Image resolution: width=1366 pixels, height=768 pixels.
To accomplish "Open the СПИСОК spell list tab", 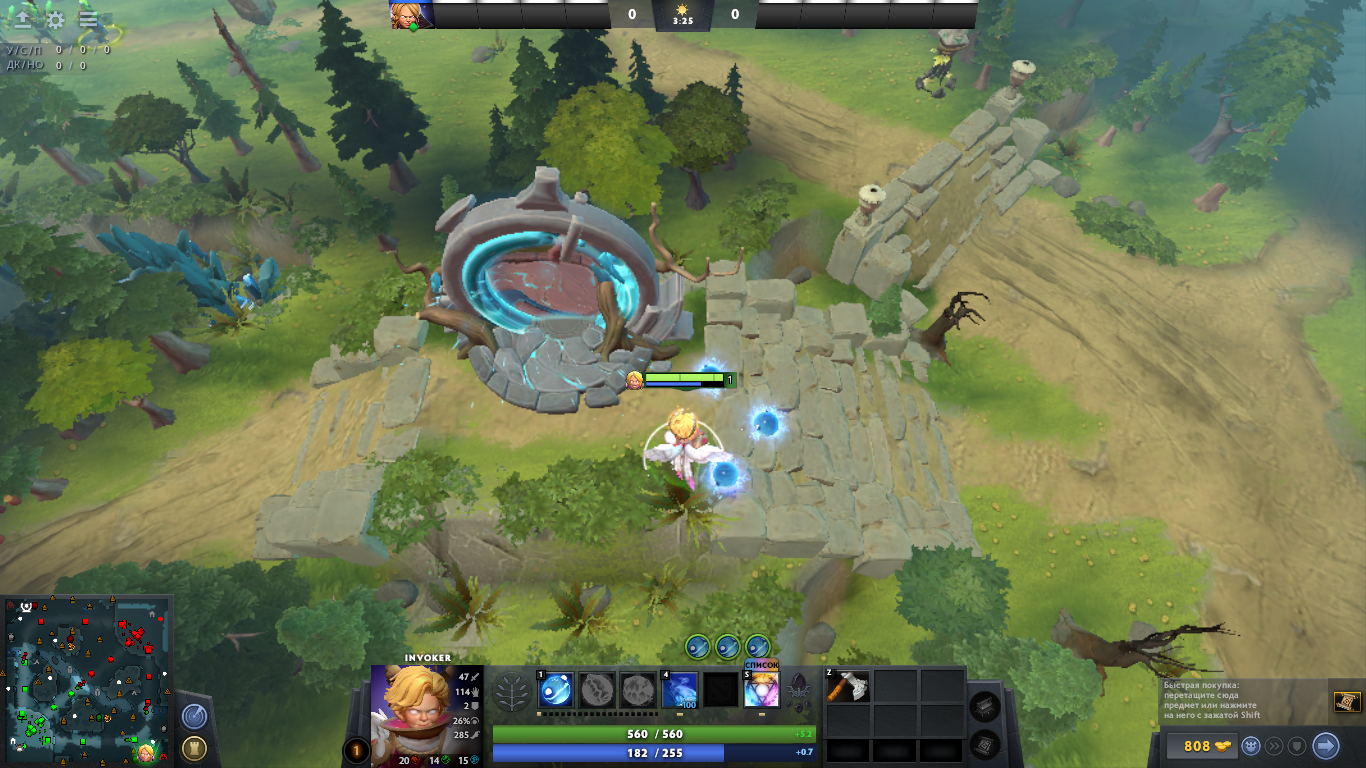I will click(761, 664).
